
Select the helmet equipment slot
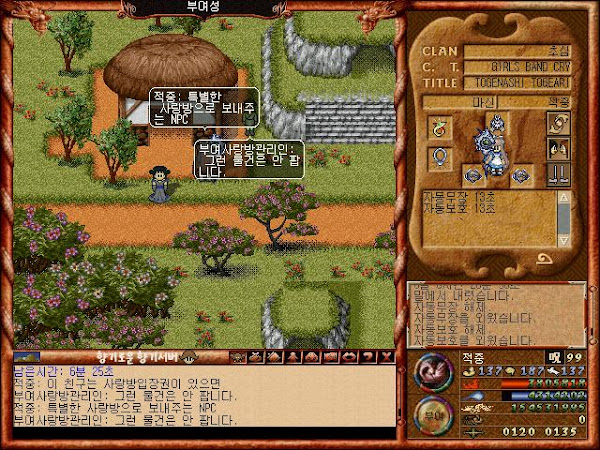[x=497, y=125]
